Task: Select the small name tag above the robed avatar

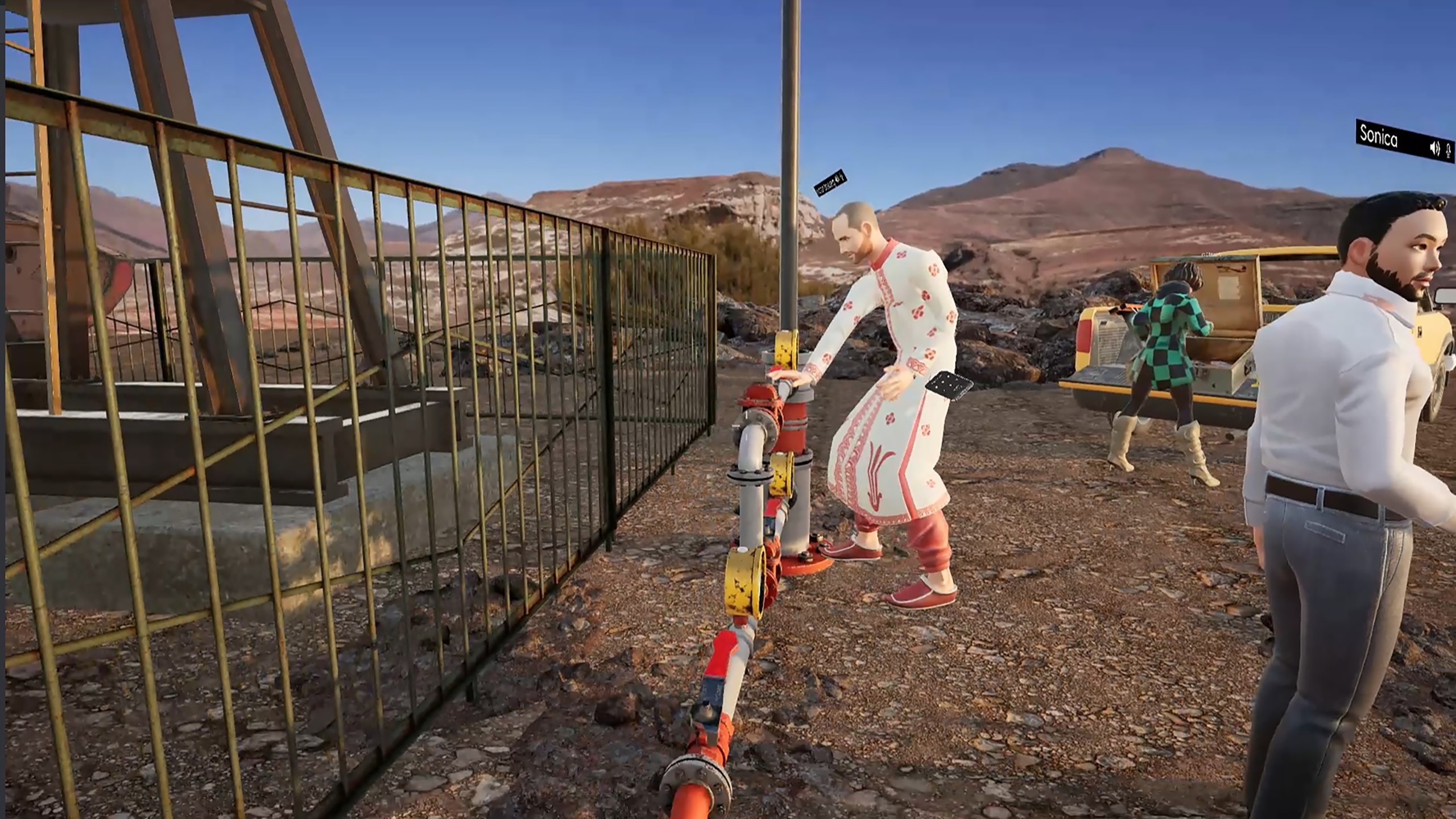Action: point(831,182)
